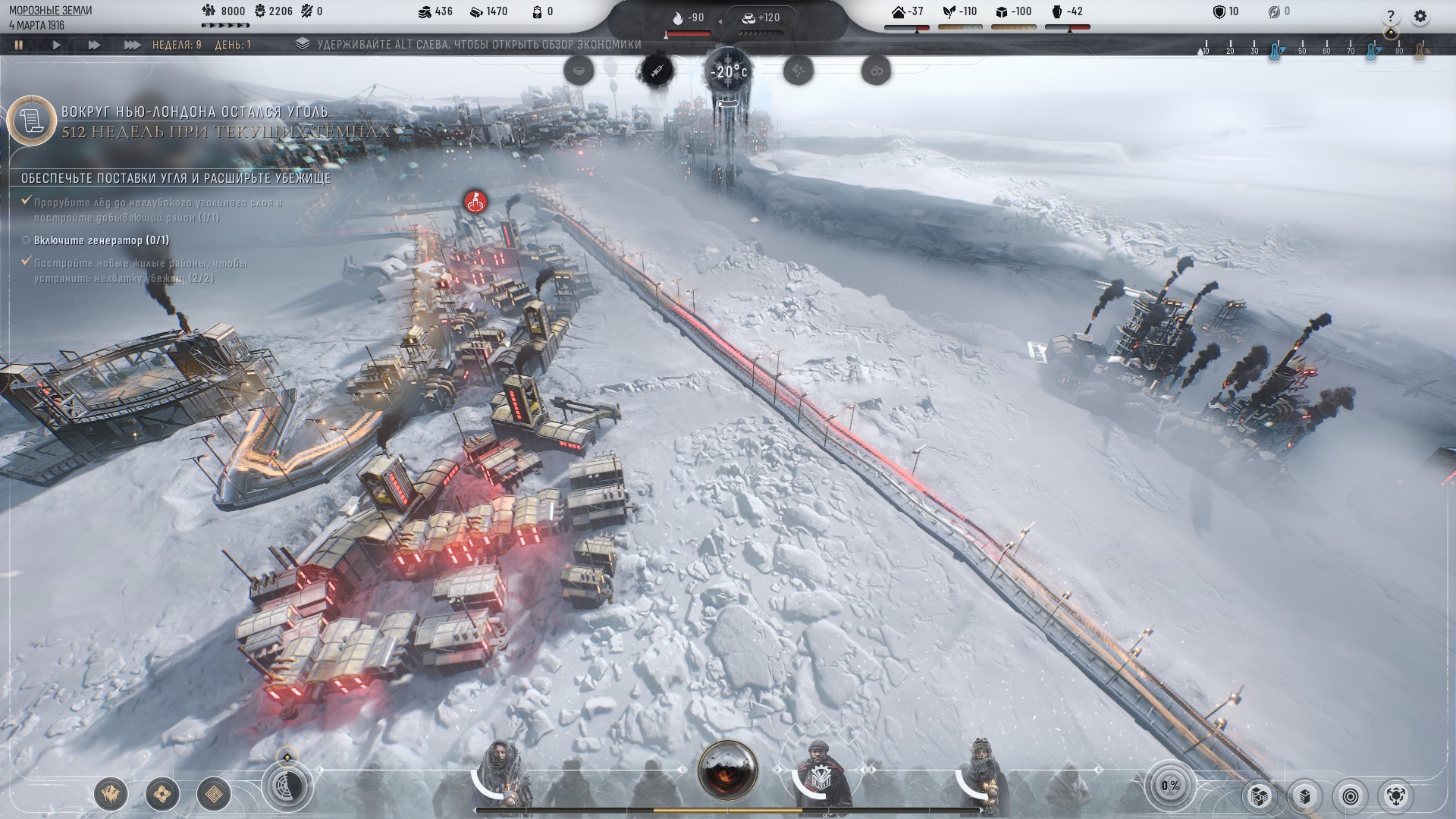Open settings via the gear icon
The width and height of the screenshot is (1456, 819).
[1420, 16]
